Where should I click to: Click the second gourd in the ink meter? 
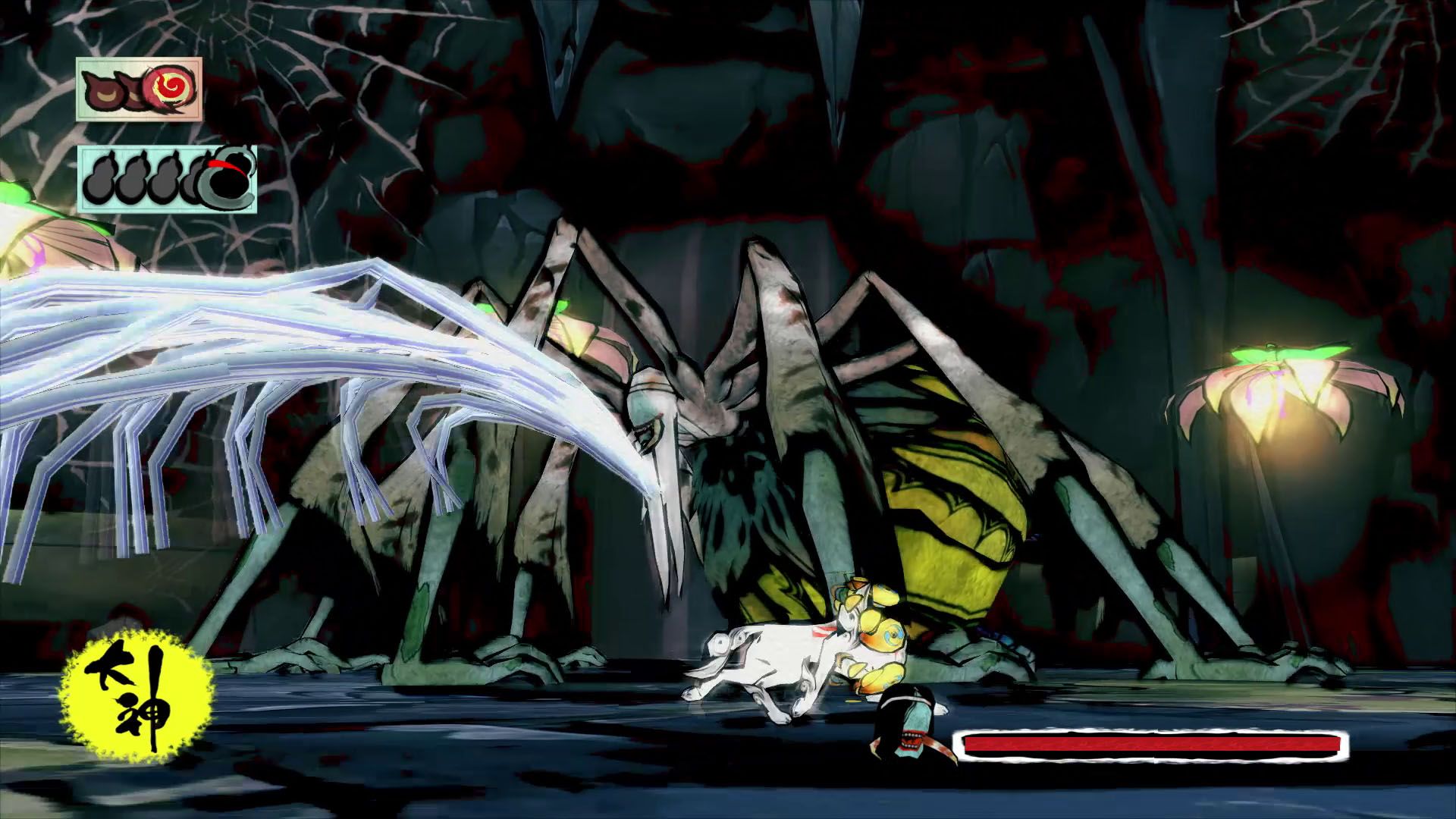coord(131,180)
